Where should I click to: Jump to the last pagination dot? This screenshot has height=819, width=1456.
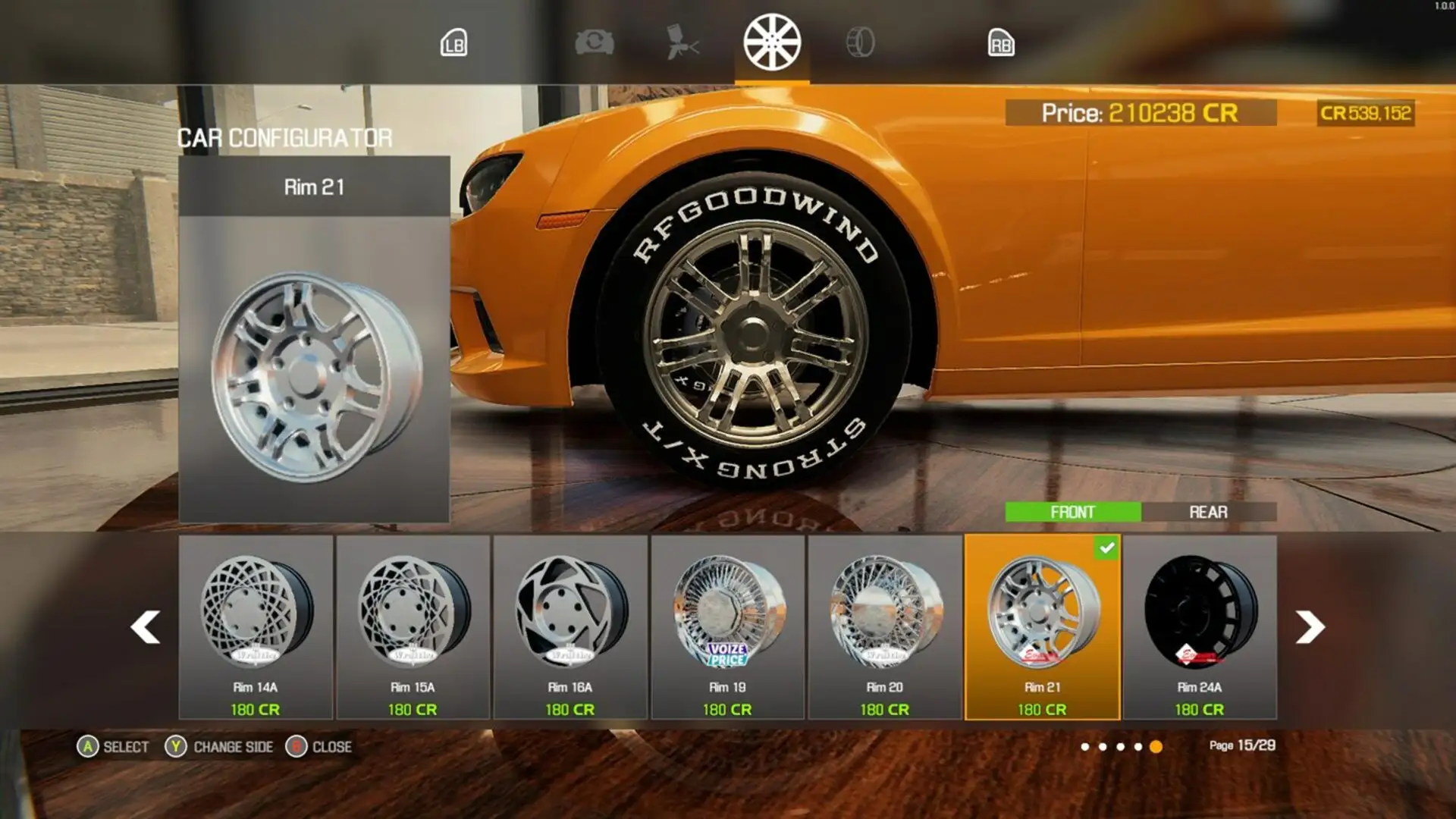coord(1155,747)
